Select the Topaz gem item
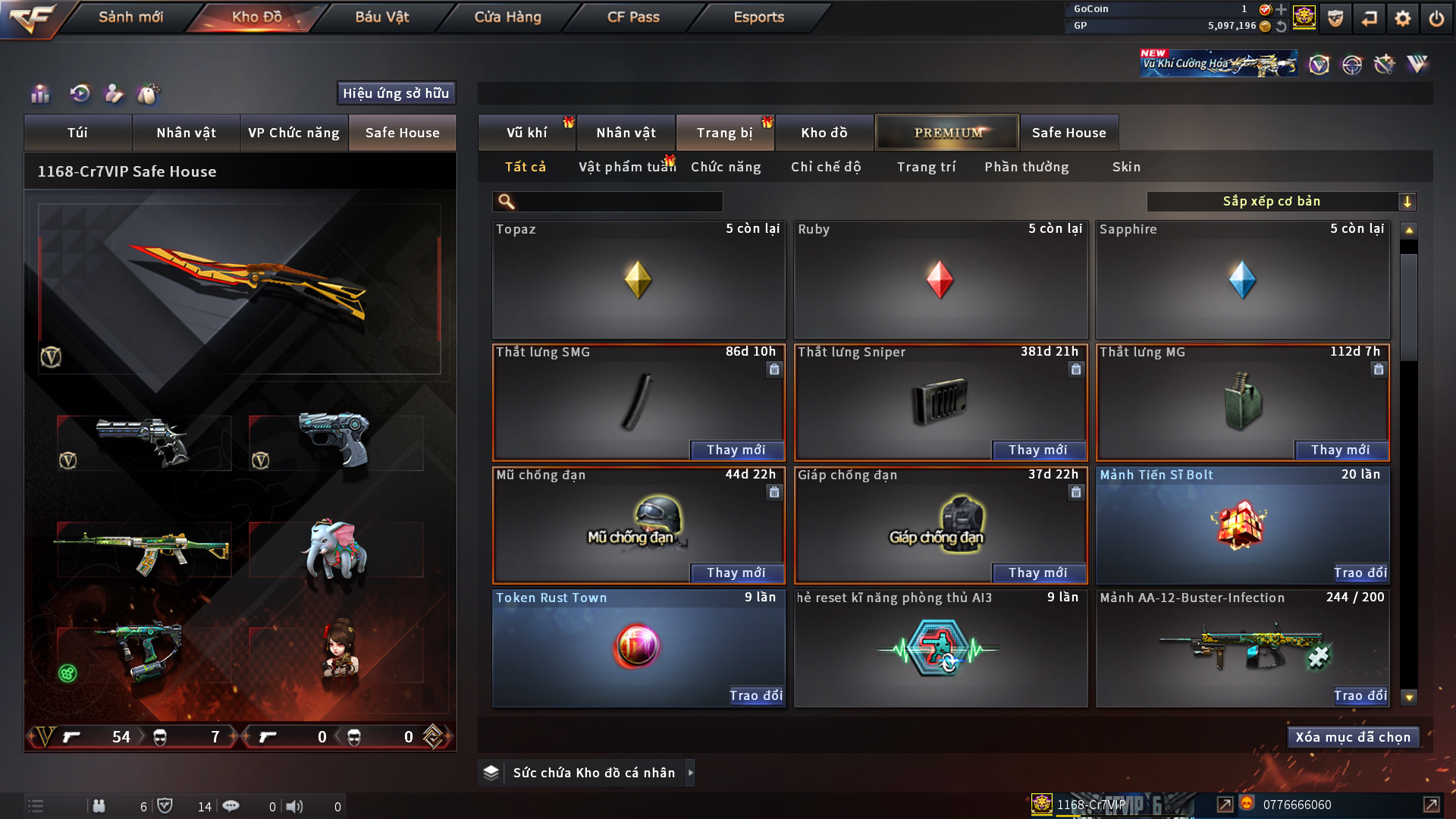This screenshot has height=819, width=1456. [x=638, y=280]
